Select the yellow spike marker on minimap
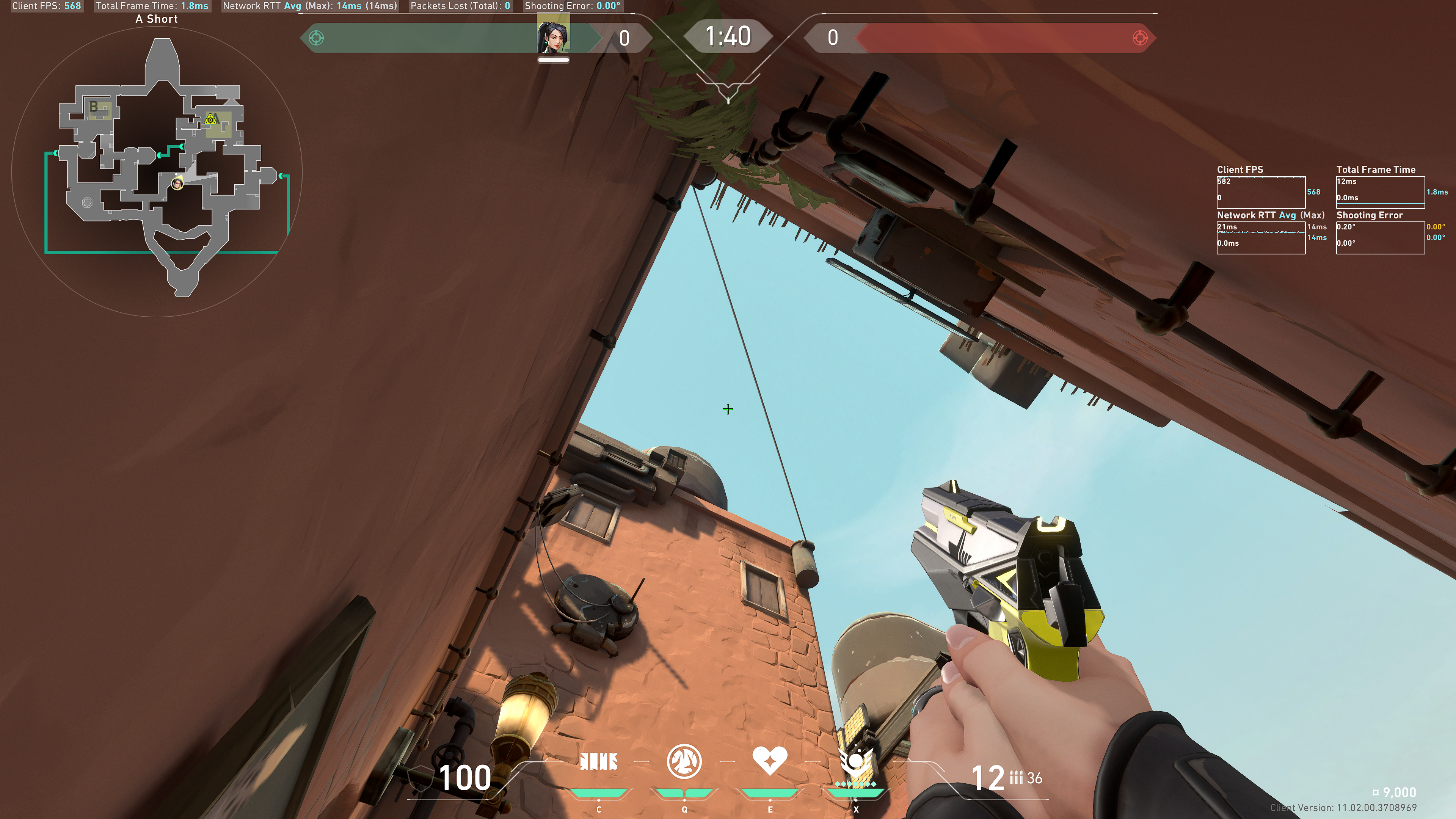The width and height of the screenshot is (1456, 819). click(211, 119)
